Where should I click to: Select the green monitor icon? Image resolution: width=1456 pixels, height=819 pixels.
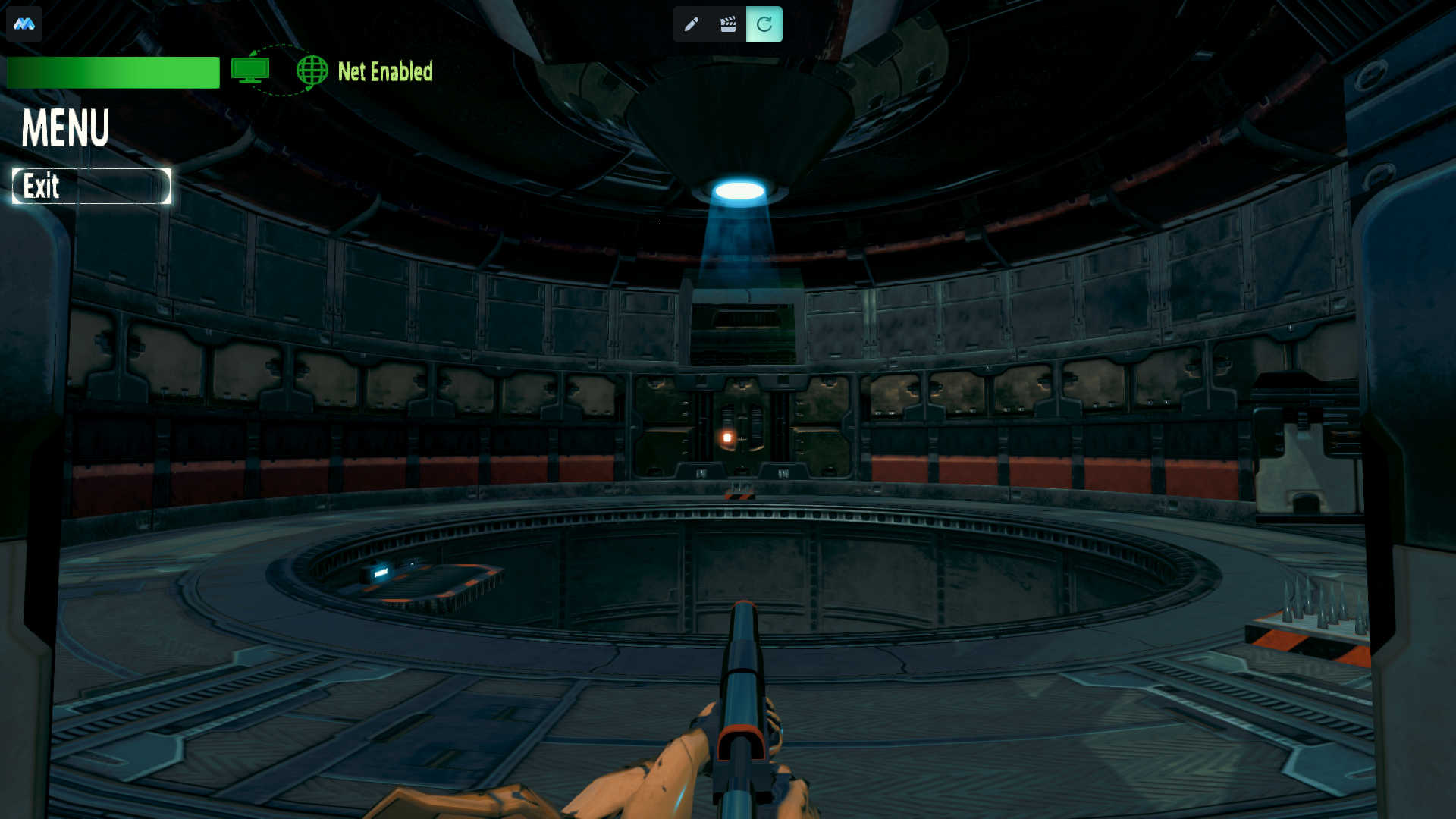tap(250, 71)
